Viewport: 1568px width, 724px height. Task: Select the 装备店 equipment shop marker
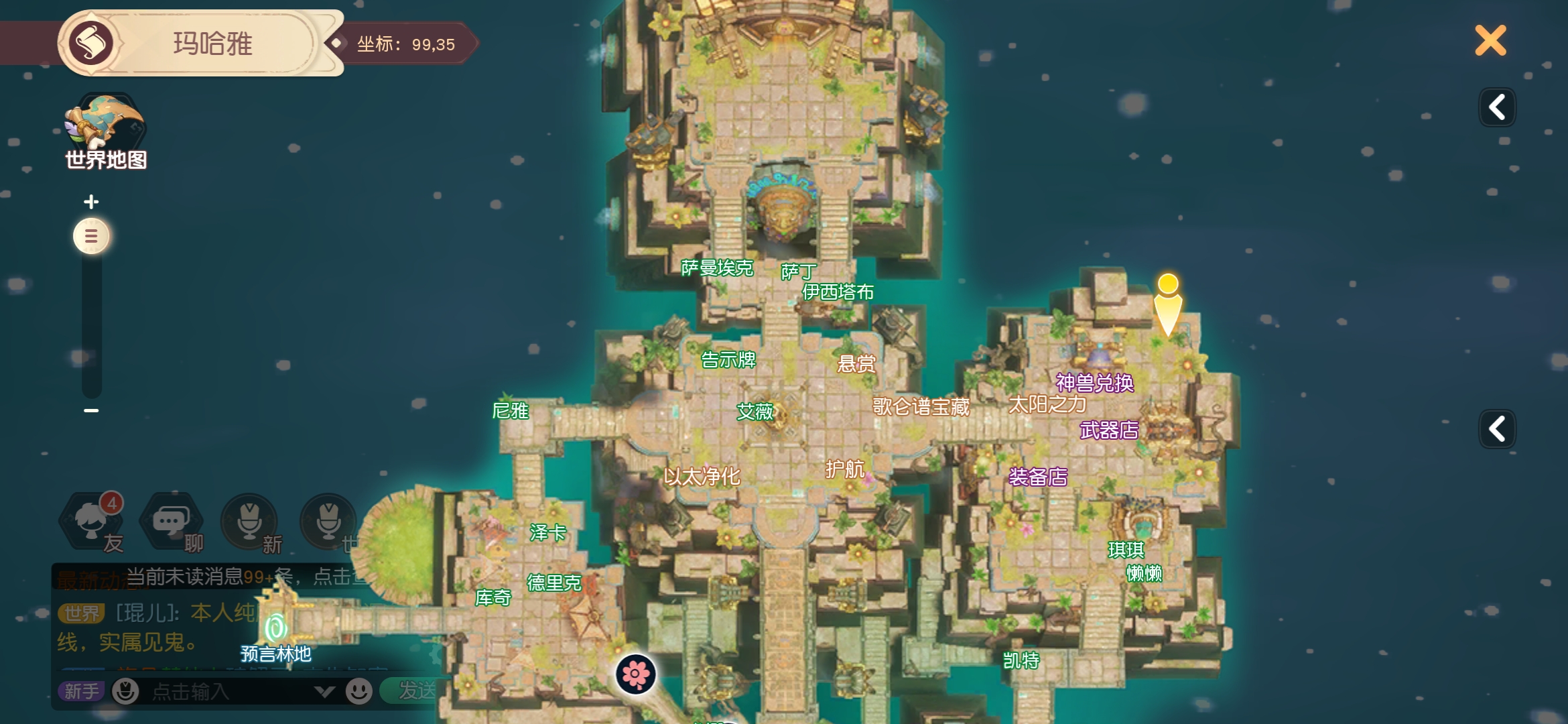[x=1038, y=477]
